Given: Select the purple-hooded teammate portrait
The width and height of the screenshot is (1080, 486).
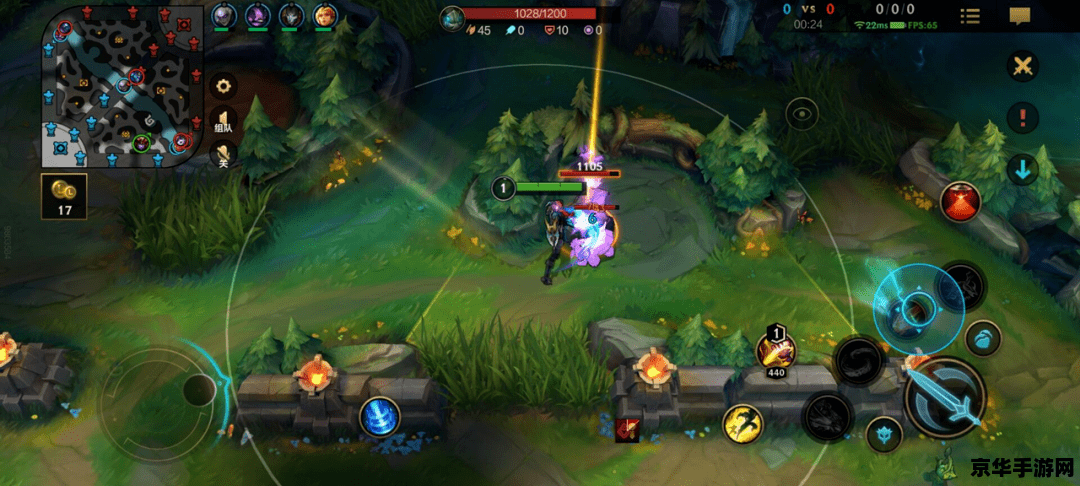Looking at the screenshot, I should pos(257,16).
